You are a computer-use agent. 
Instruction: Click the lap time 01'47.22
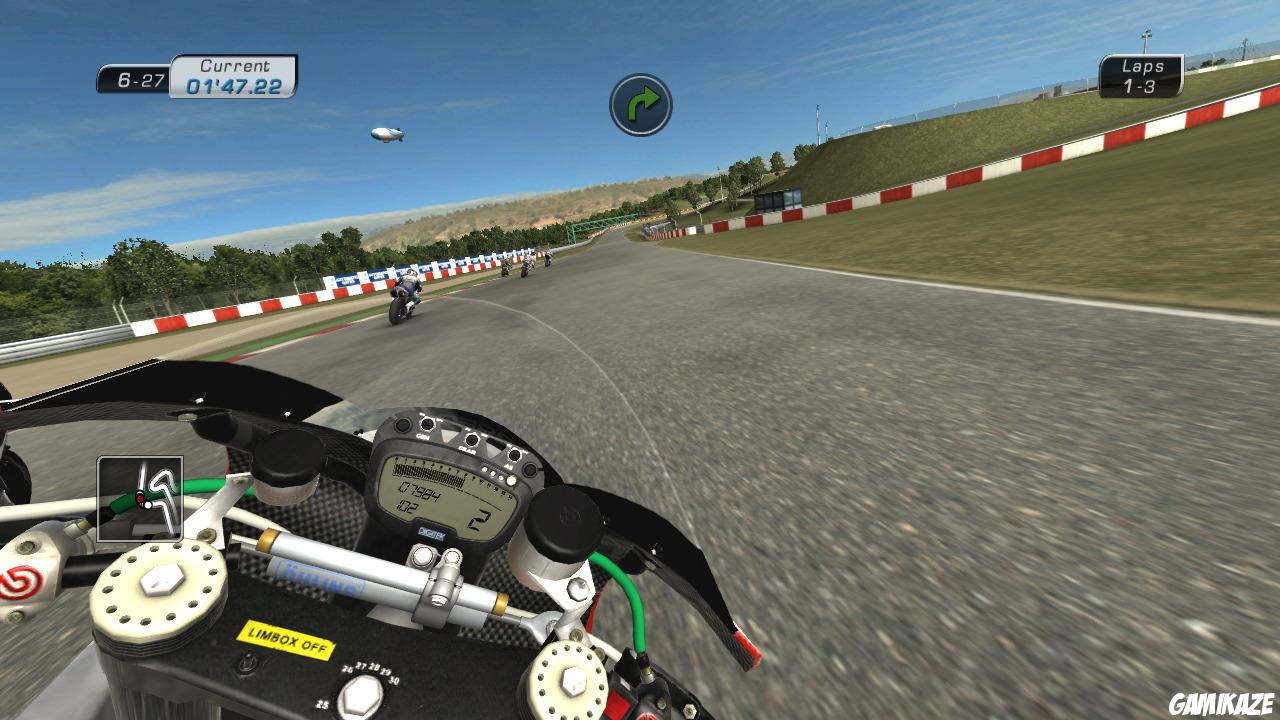coord(236,84)
